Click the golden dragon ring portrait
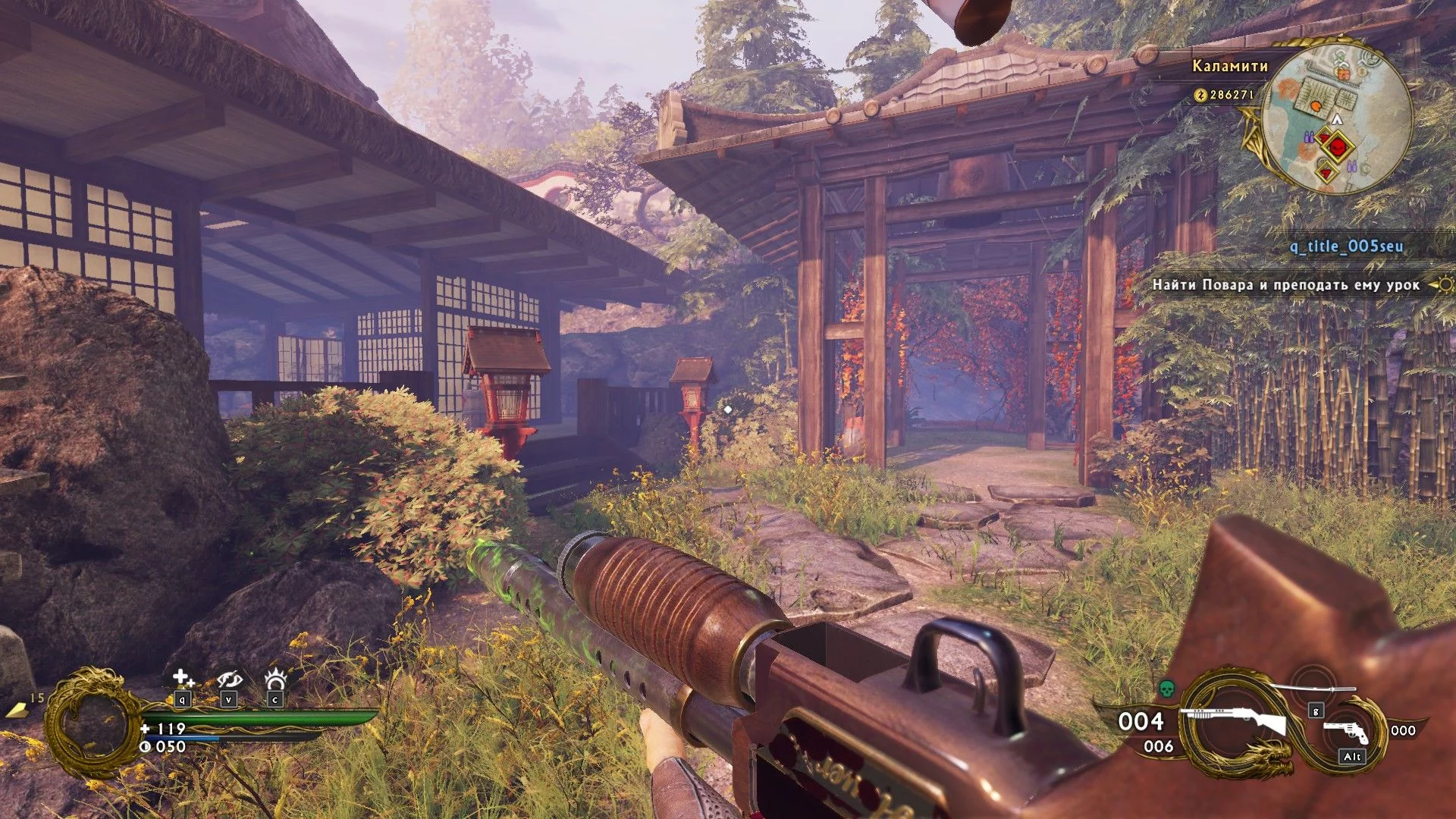The width and height of the screenshot is (1456, 819). (93, 723)
